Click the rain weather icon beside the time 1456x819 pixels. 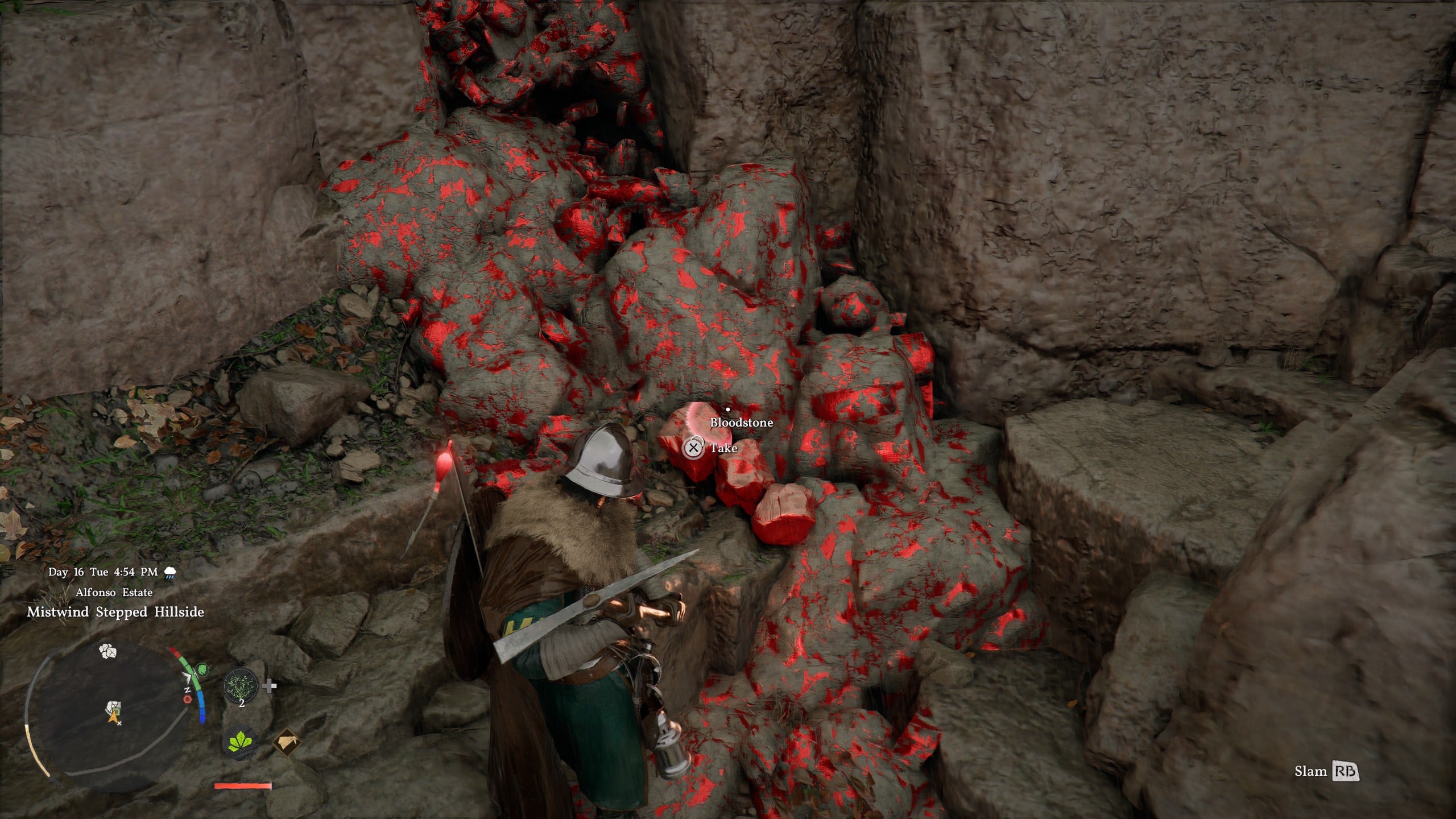tap(170, 572)
